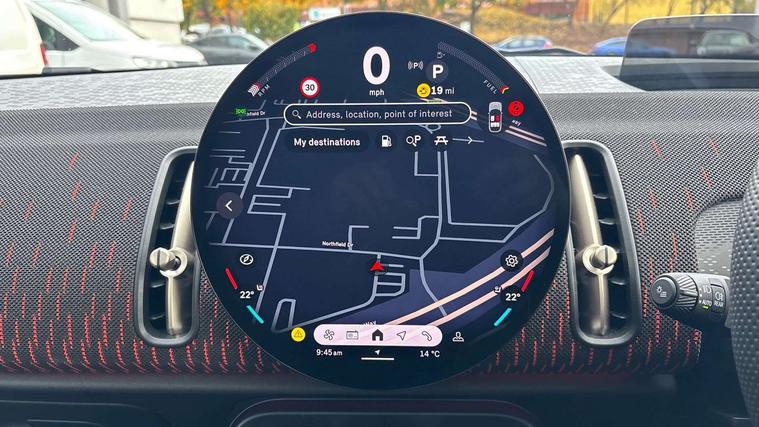Viewport: 759px width, 427px height.
Task: Open map settings gear icon
Action: [511, 261]
